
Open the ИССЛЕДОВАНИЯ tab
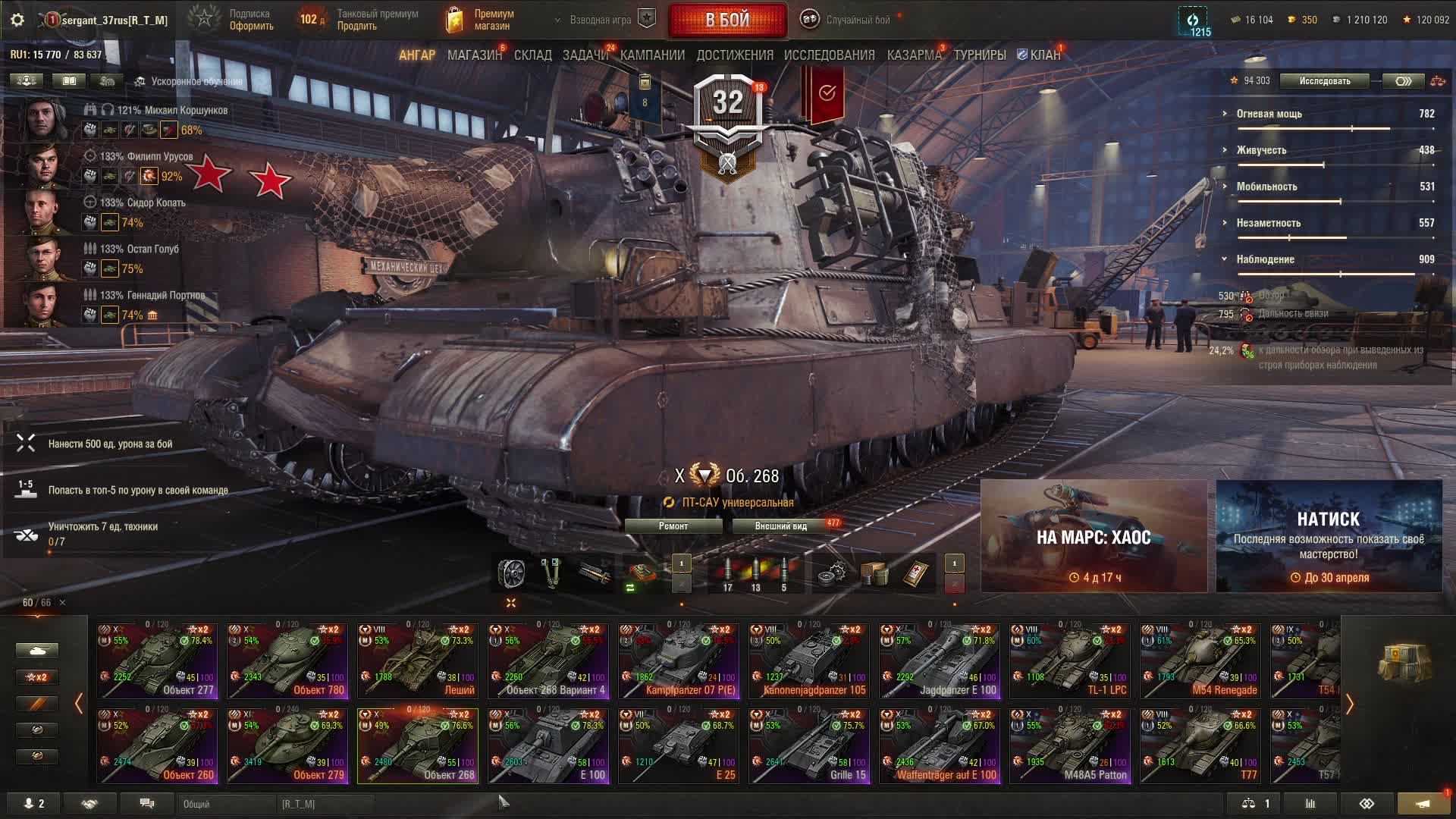[829, 55]
